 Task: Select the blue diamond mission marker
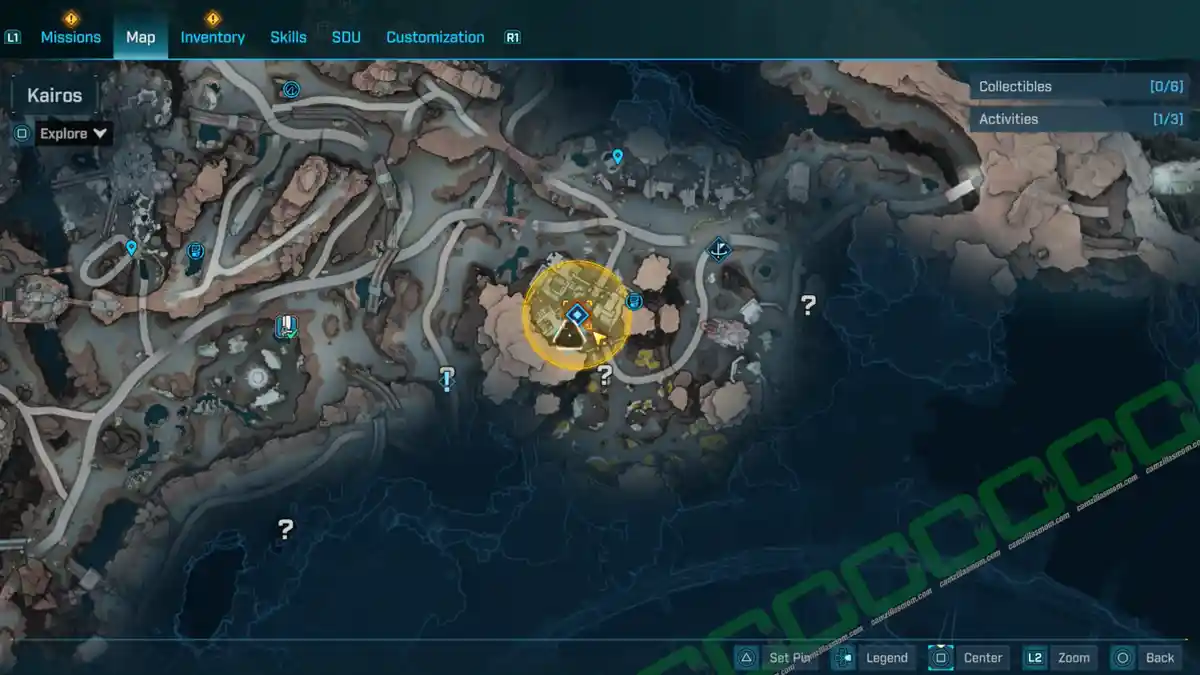pyautogui.click(x=576, y=315)
